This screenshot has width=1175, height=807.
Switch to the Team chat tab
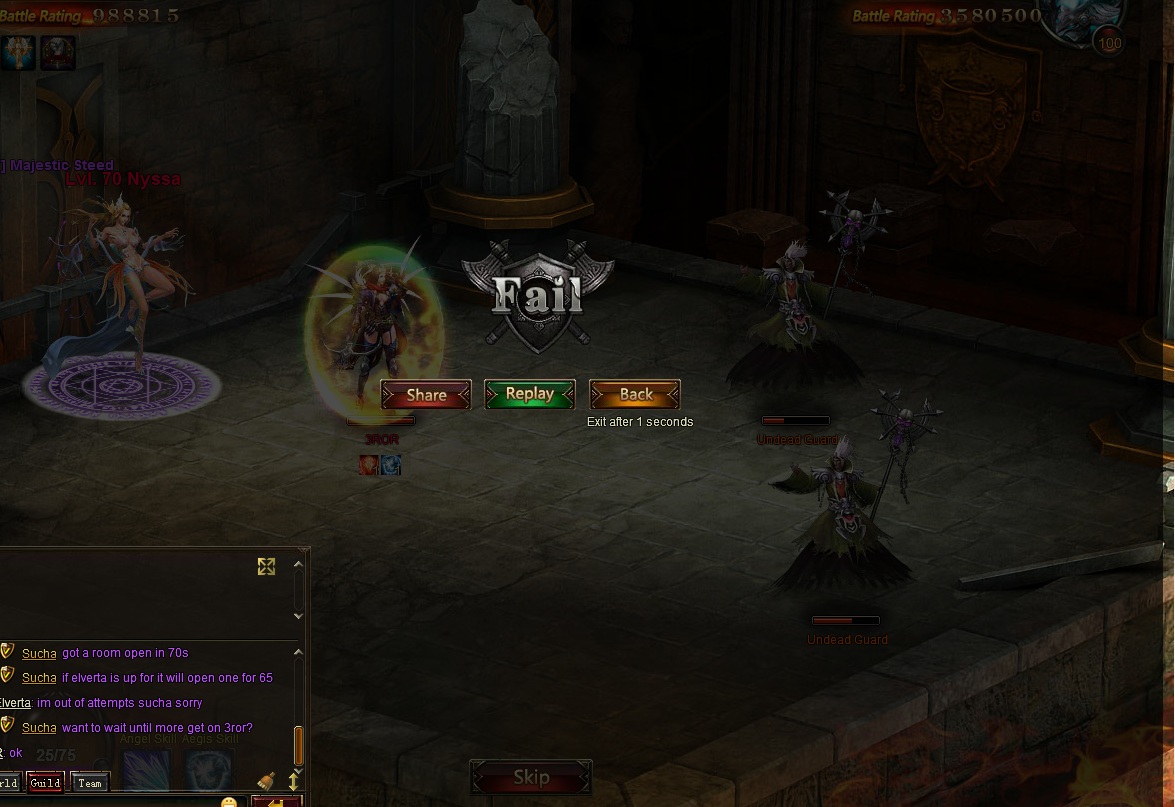pyautogui.click(x=89, y=783)
